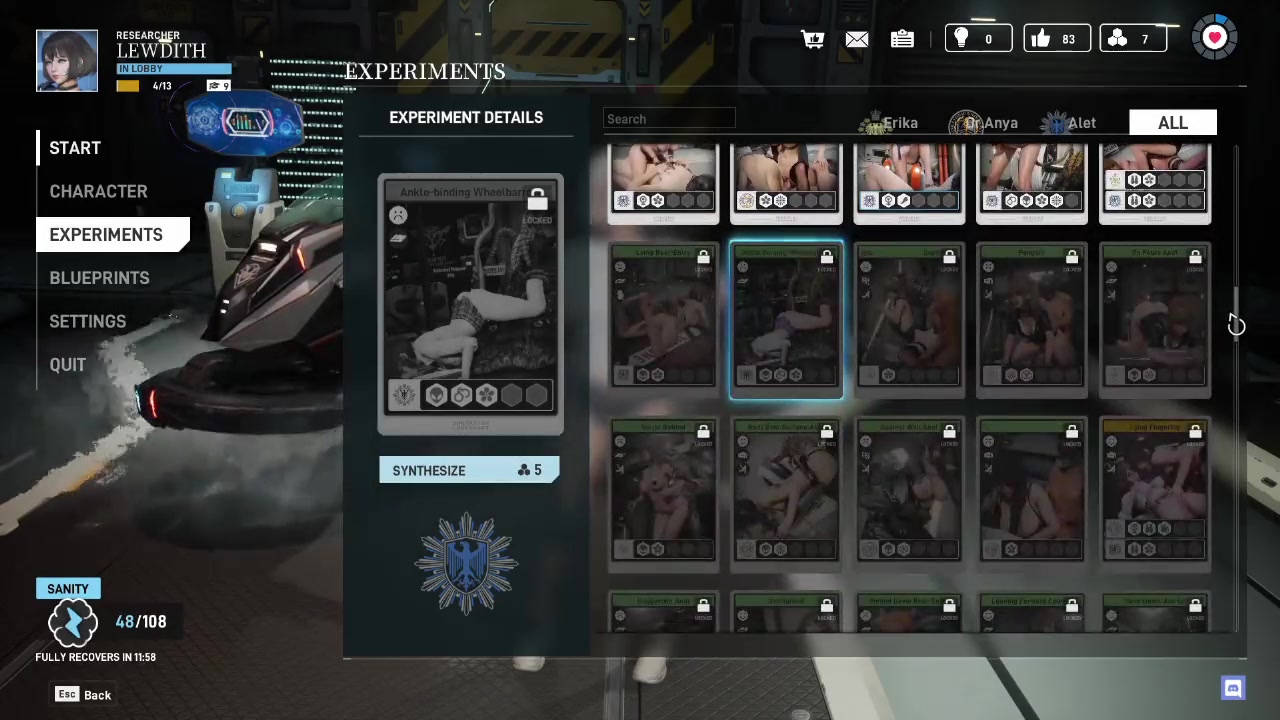
Task: Go to the BLUEPRINTS menu
Action: pos(99,278)
